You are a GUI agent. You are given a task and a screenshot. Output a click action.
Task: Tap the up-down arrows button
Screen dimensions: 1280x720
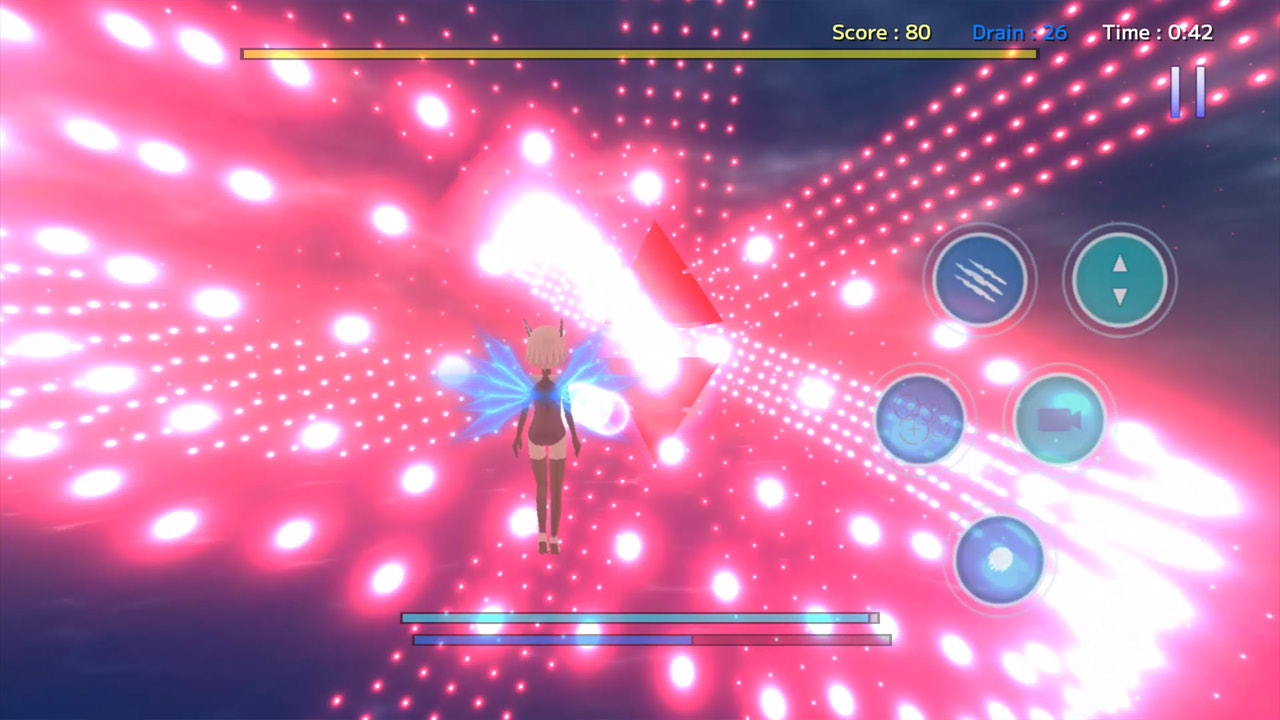click(1119, 280)
